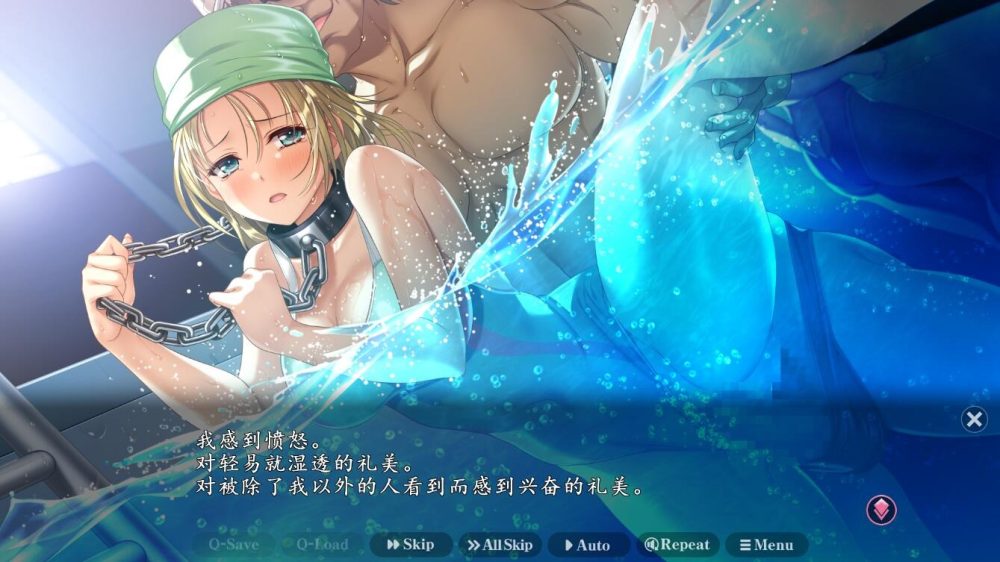Open the Menu button
1000x562 pixels.
click(766, 545)
